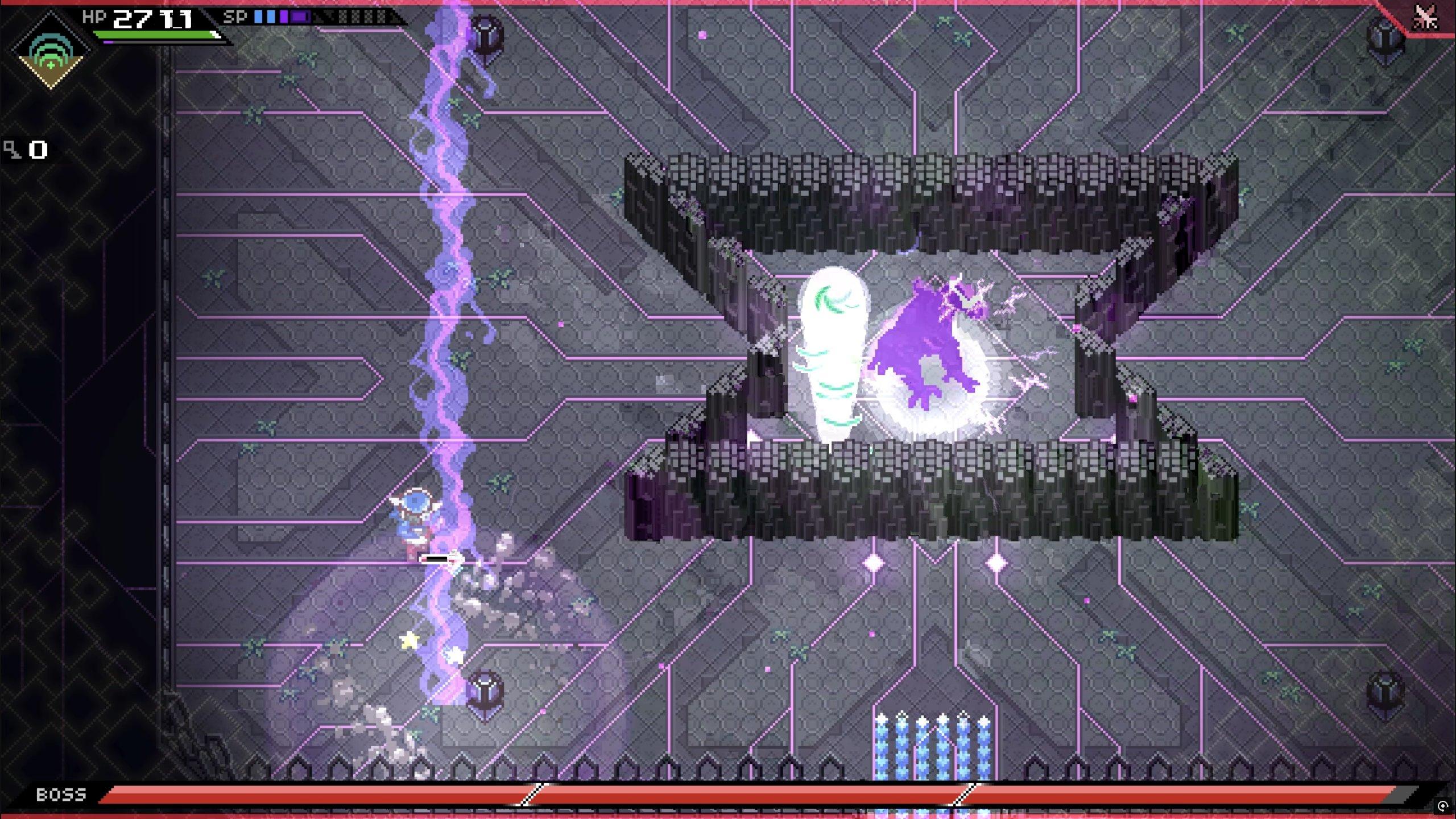Click the circular replay overlay icon
The width and height of the screenshot is (1456, 819).
click(x=1442, y=806)
